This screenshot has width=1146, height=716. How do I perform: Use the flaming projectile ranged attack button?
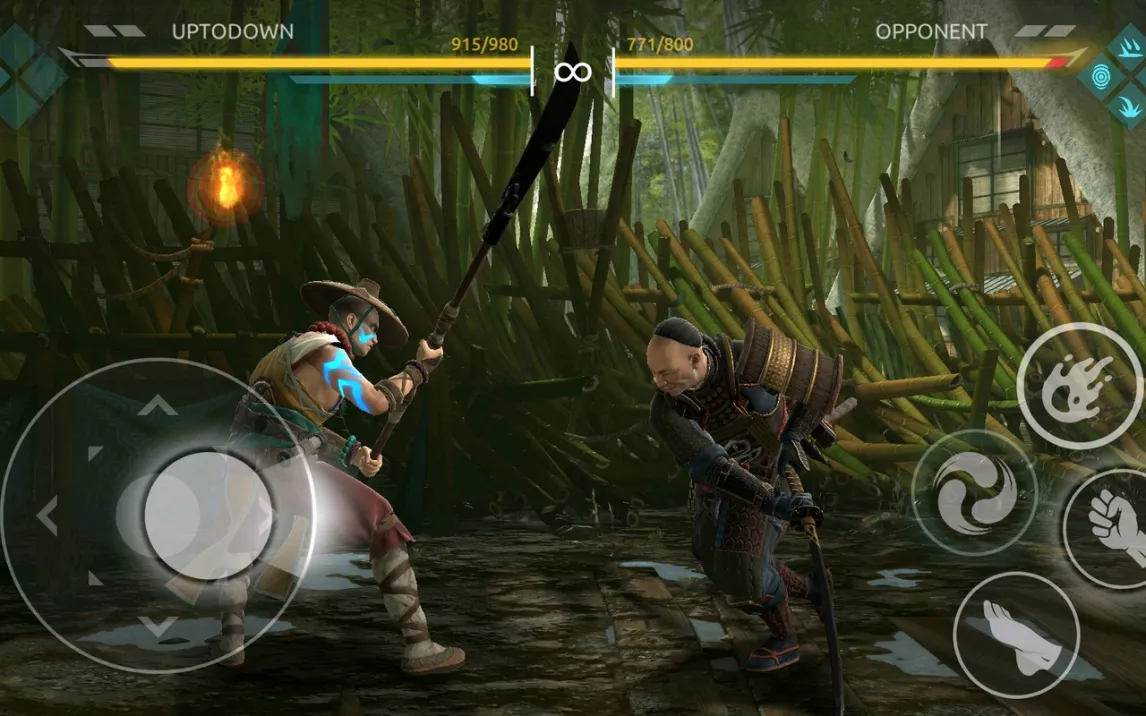tap(1078, 387)
